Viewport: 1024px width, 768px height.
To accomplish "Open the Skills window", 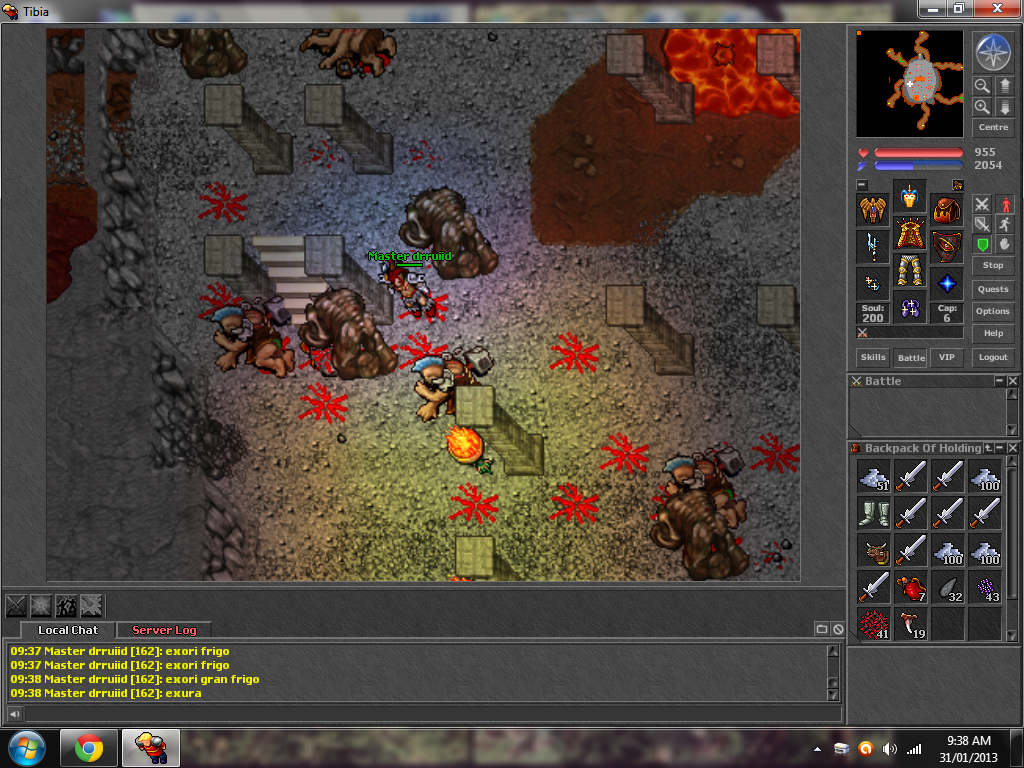I will tap(873, 357).
